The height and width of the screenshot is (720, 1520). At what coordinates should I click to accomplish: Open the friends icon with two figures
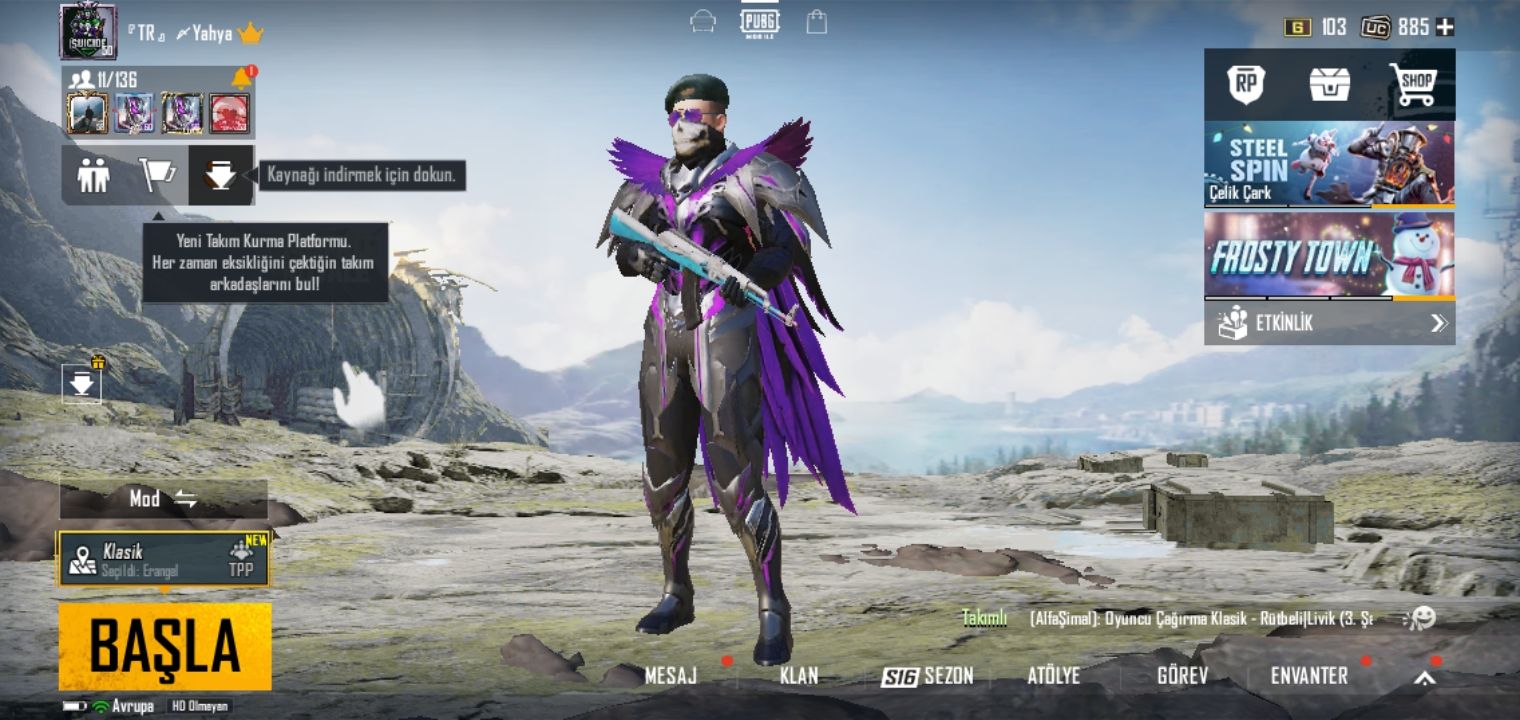(x=94, y=175)
